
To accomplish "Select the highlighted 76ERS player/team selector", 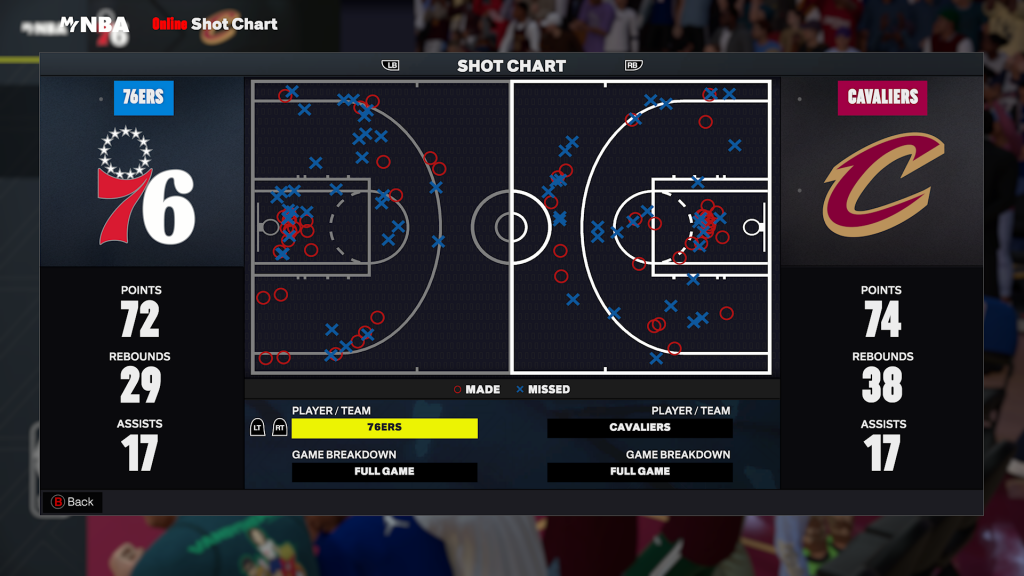I will point(384,428).
